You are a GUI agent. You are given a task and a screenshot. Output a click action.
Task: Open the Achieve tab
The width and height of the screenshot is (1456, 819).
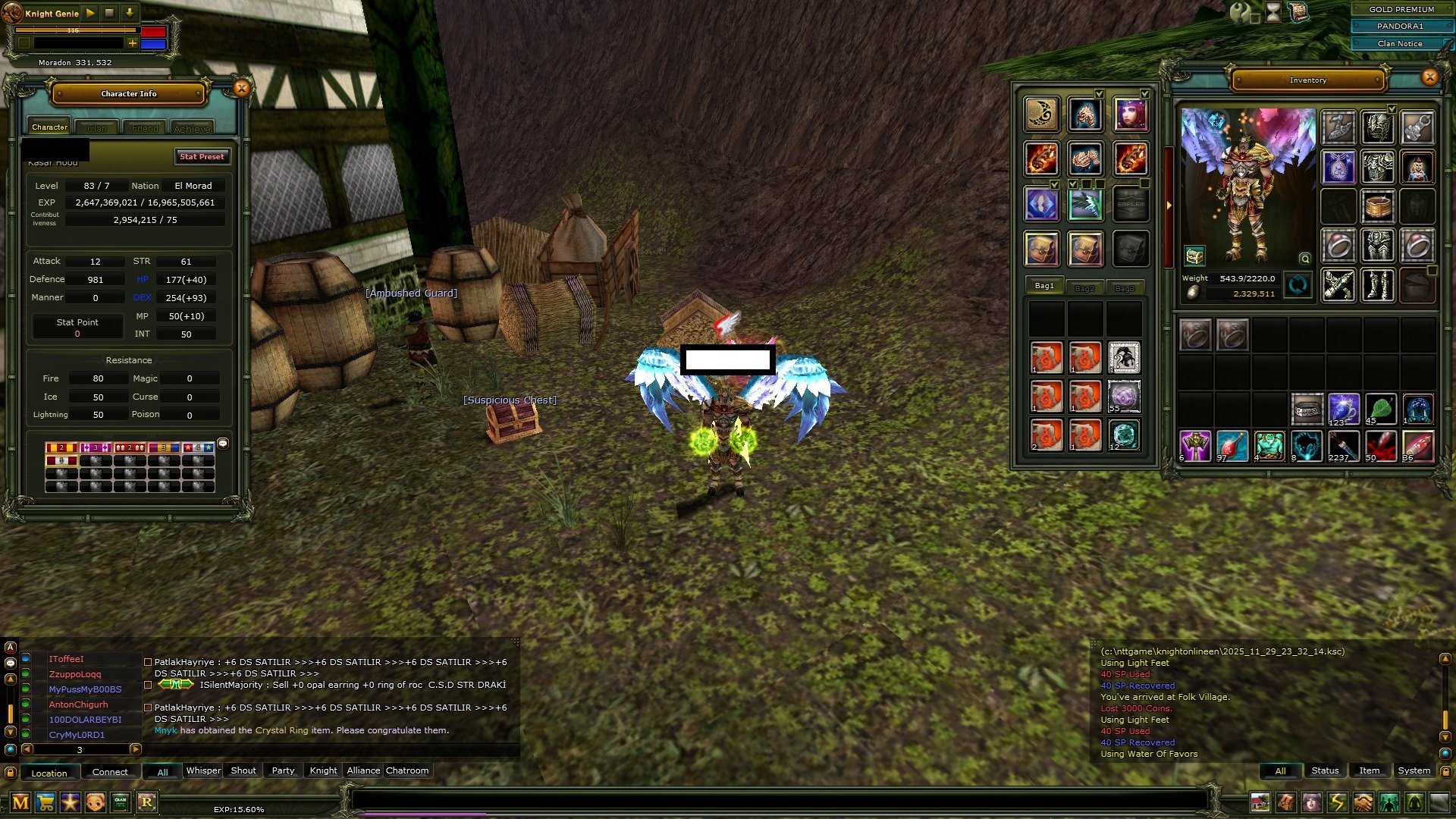(192, 128)
